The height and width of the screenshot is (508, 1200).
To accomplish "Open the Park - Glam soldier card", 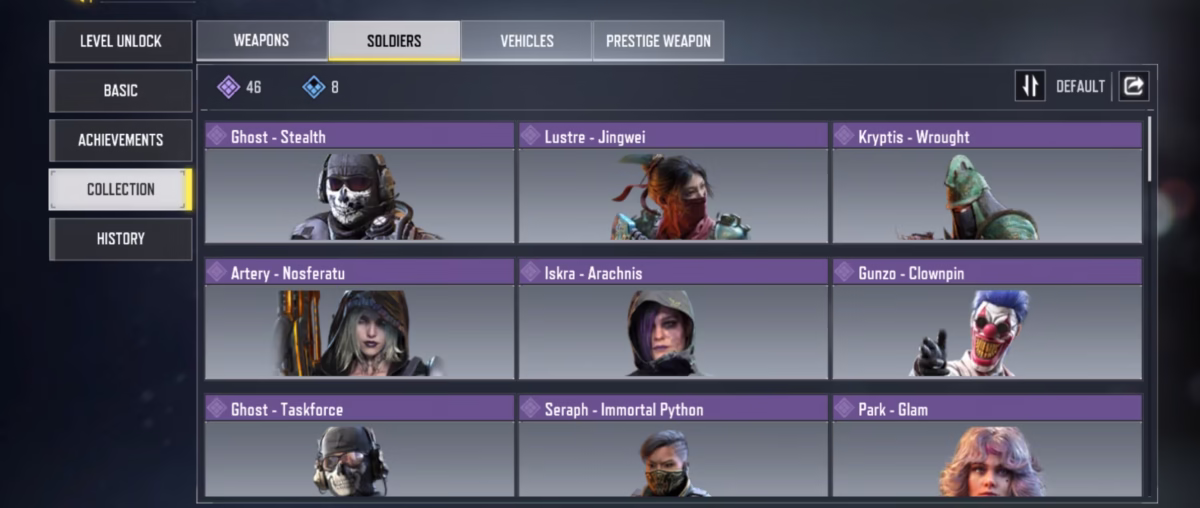I will (x=987, y=447).
